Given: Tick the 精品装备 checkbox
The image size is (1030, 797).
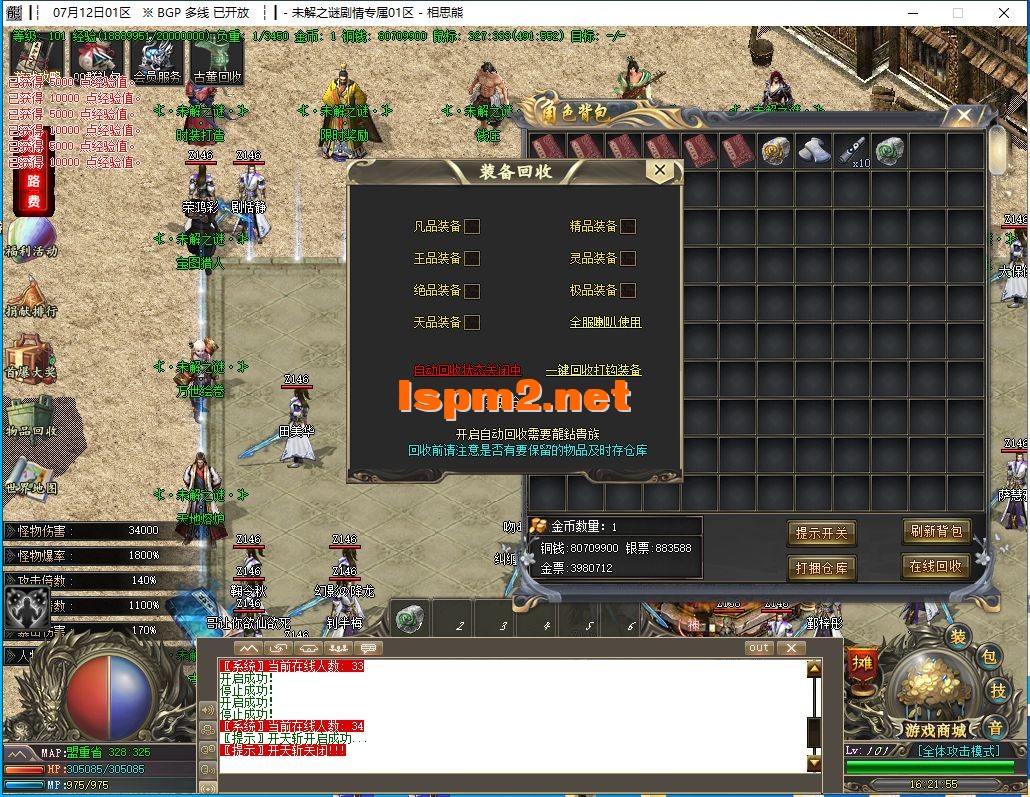Looking at the screenshot, I should (x=628, y=226).
